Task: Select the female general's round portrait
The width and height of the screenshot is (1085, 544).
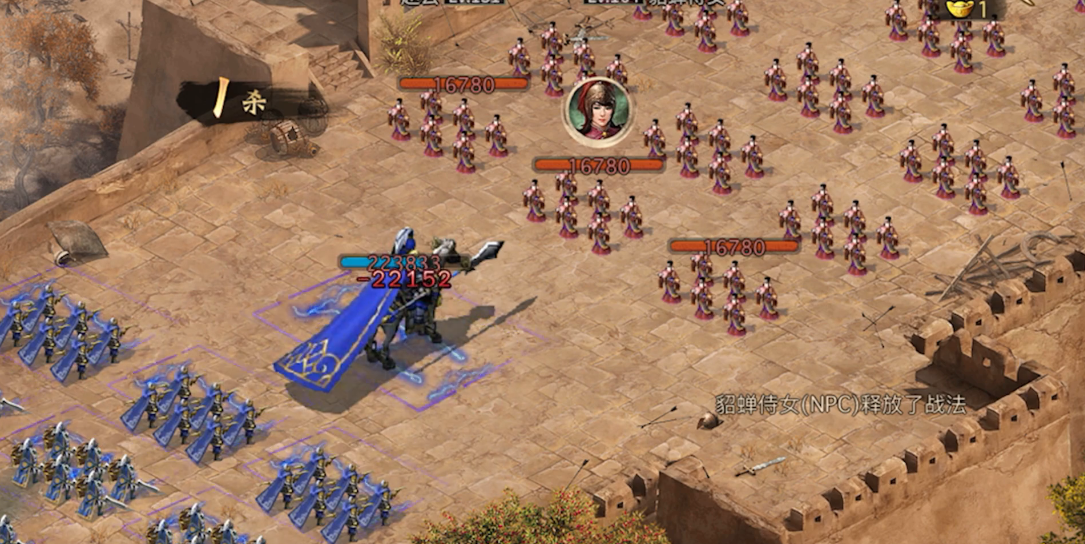Action: point(598,111)
